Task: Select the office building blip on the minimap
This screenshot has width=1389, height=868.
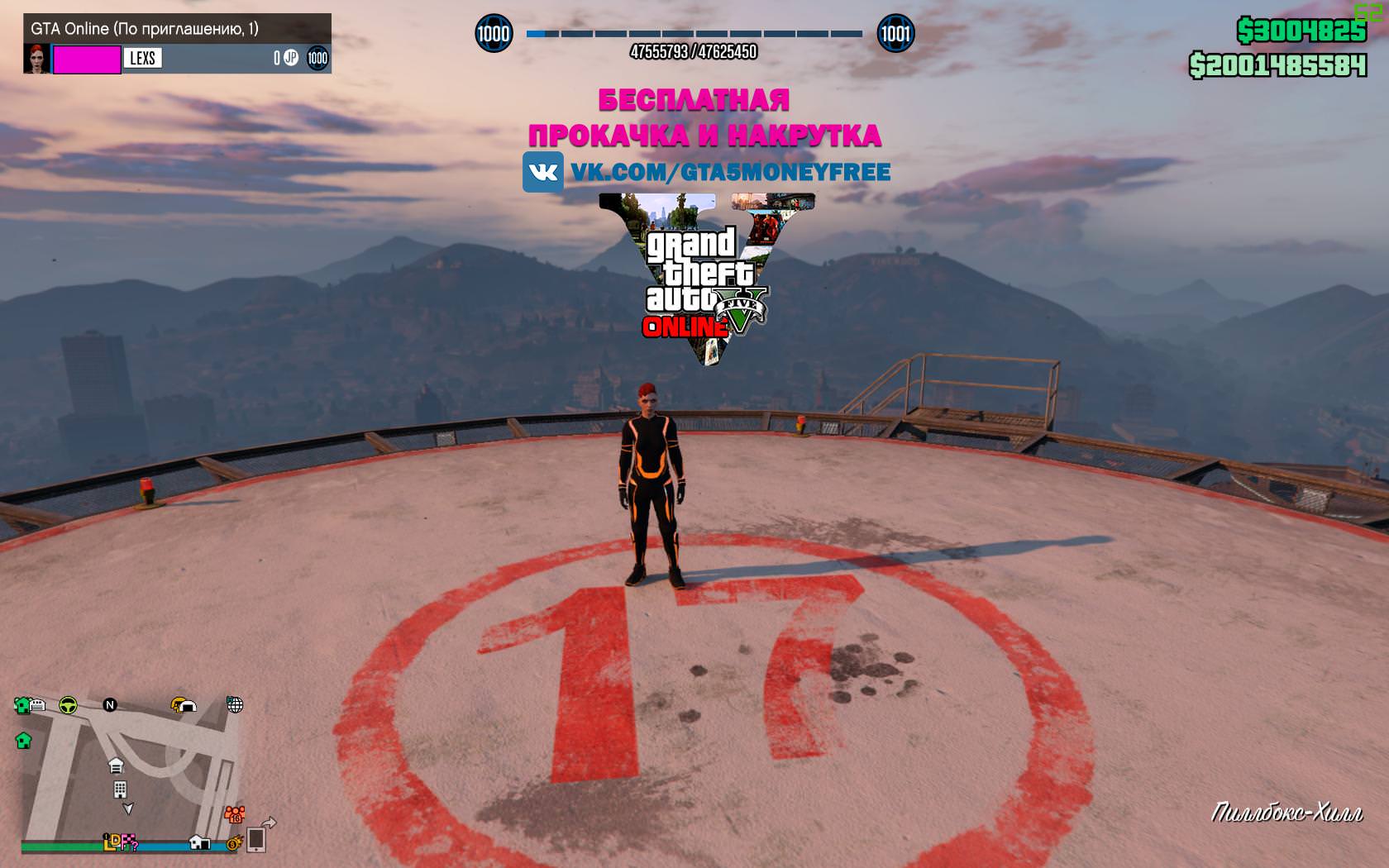Action: tap(120, 789)
